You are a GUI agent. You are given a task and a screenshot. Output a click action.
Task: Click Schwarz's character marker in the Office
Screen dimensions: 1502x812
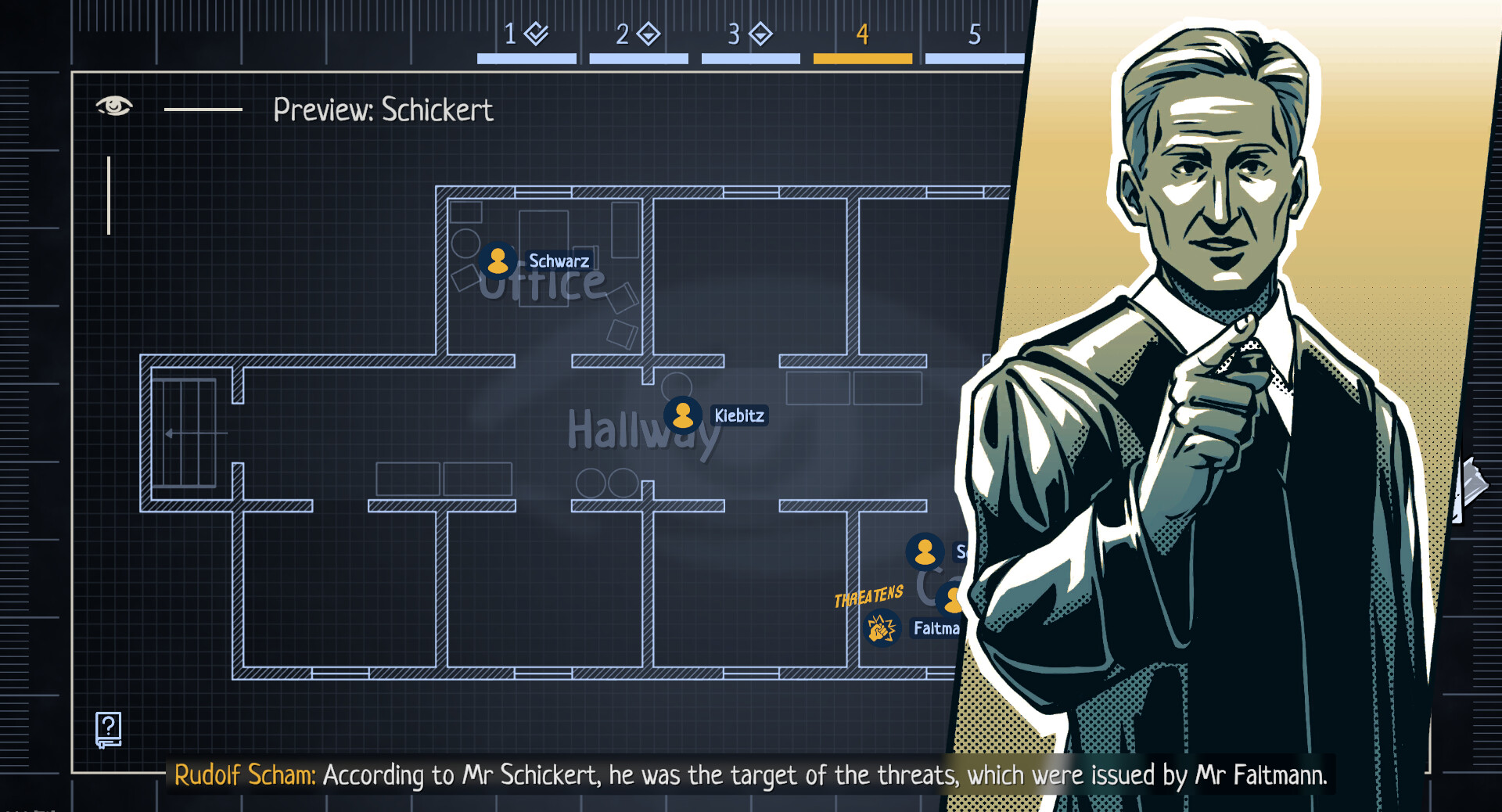(x=498, y=260)
